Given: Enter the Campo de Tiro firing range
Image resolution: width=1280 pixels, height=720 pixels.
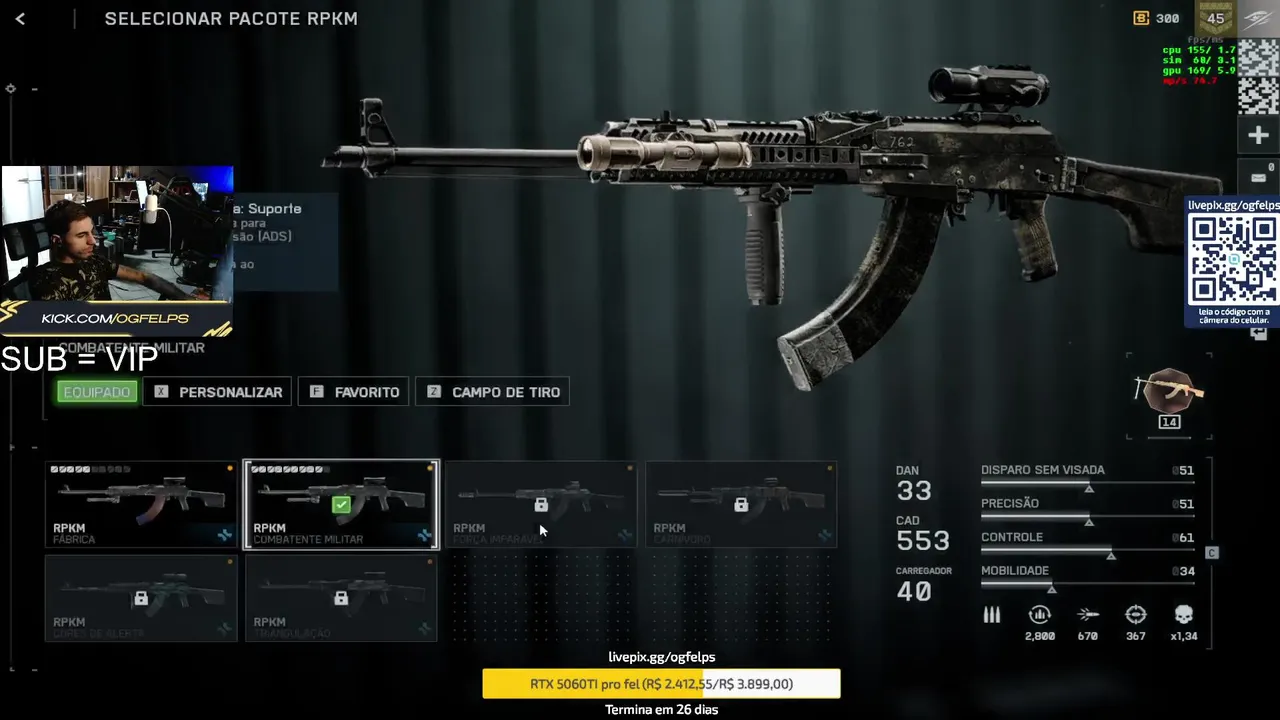Looking at the screenshot, I should pos(493,392).
